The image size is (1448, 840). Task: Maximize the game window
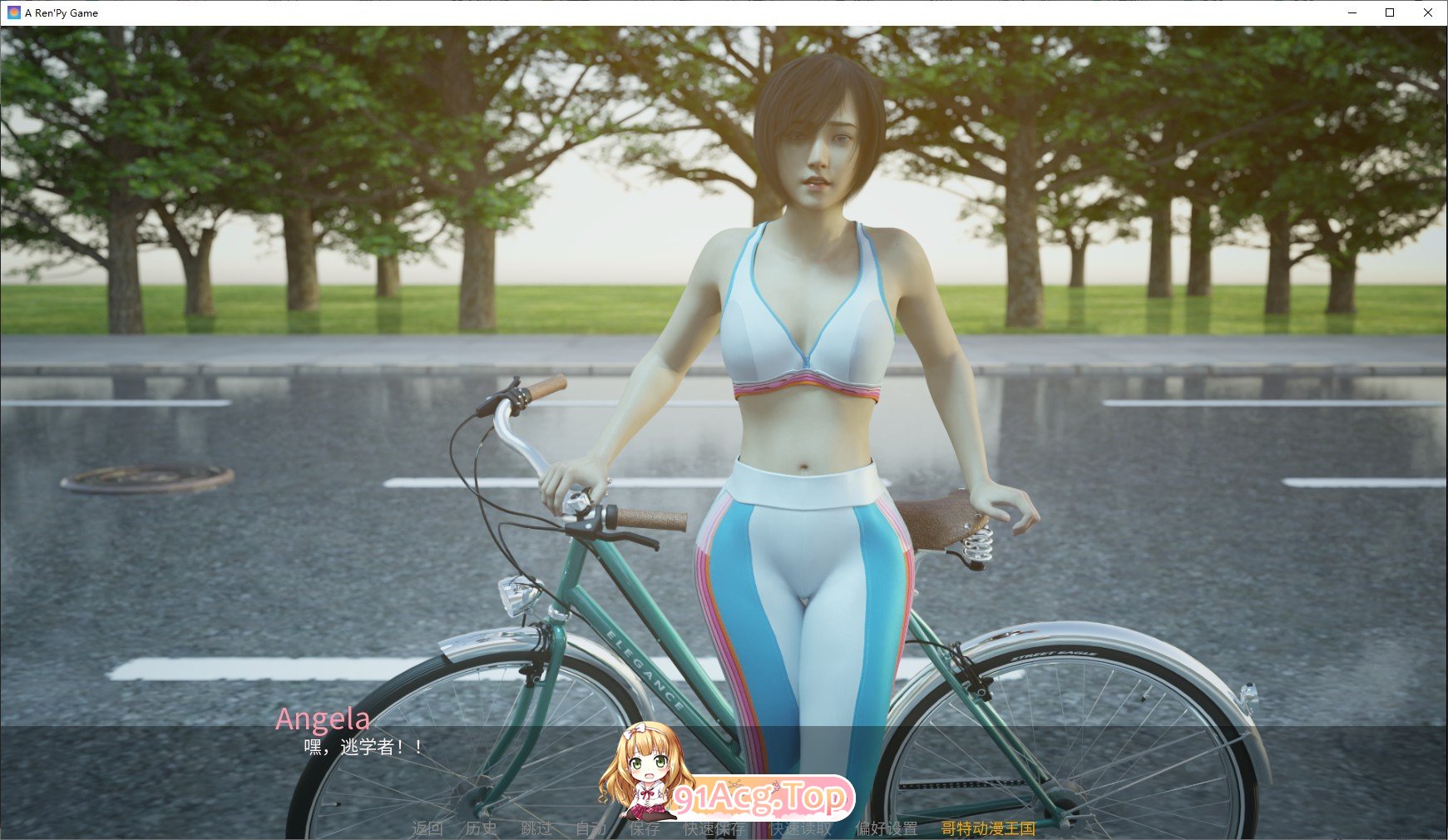(x=1390, y=12)
